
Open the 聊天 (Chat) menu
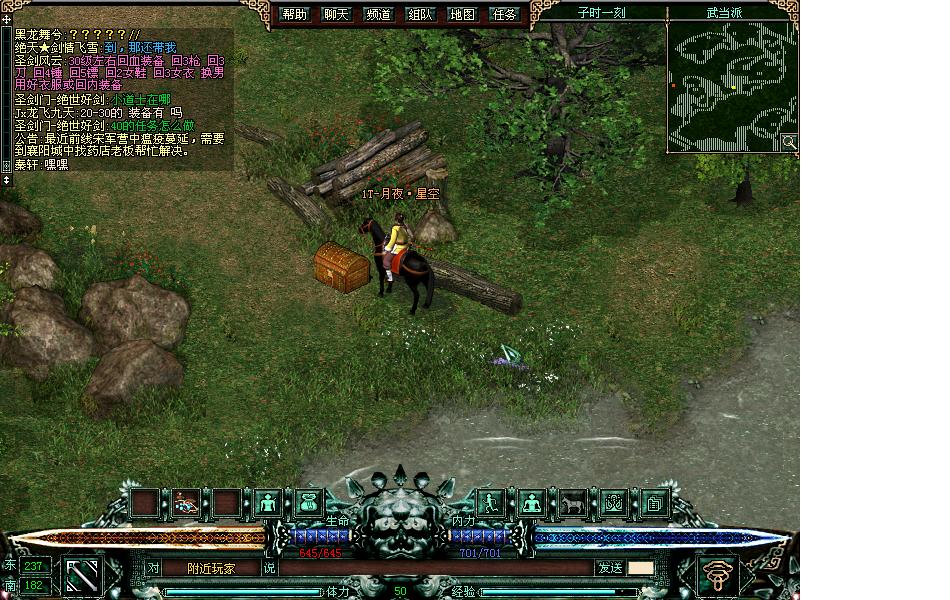[x=337, y=14]
